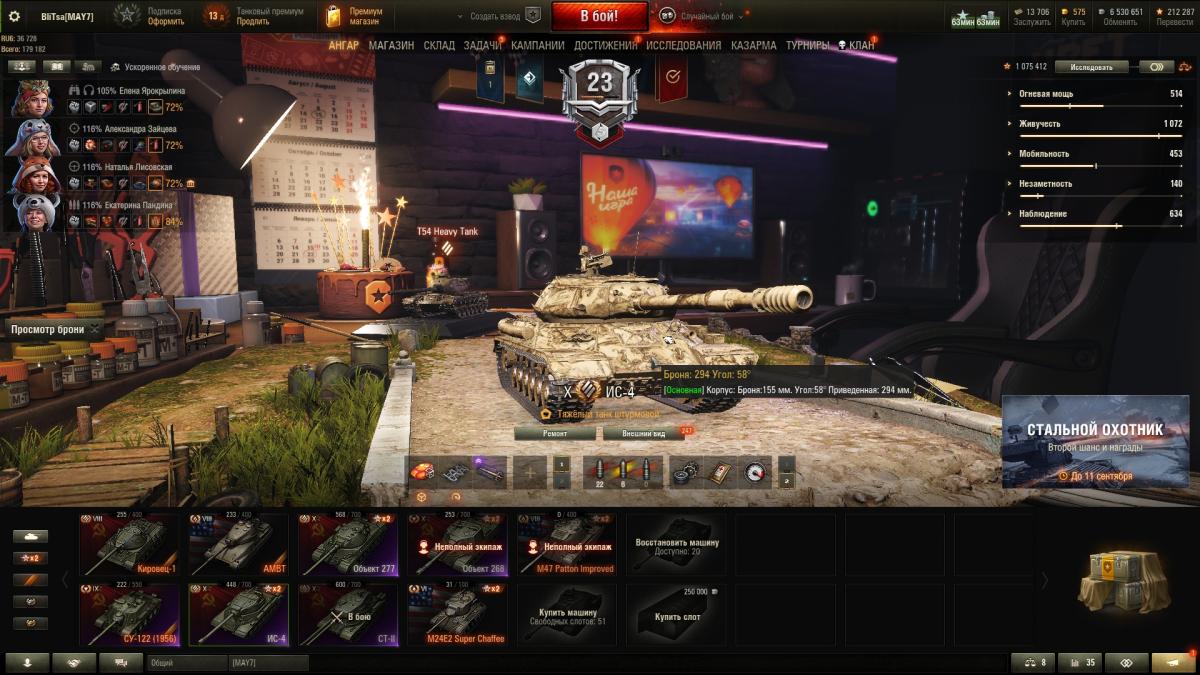Click Купить слот to buy a slot
Image resolution: width=1200 pixels, height=675 pixels.
point(677,614)
